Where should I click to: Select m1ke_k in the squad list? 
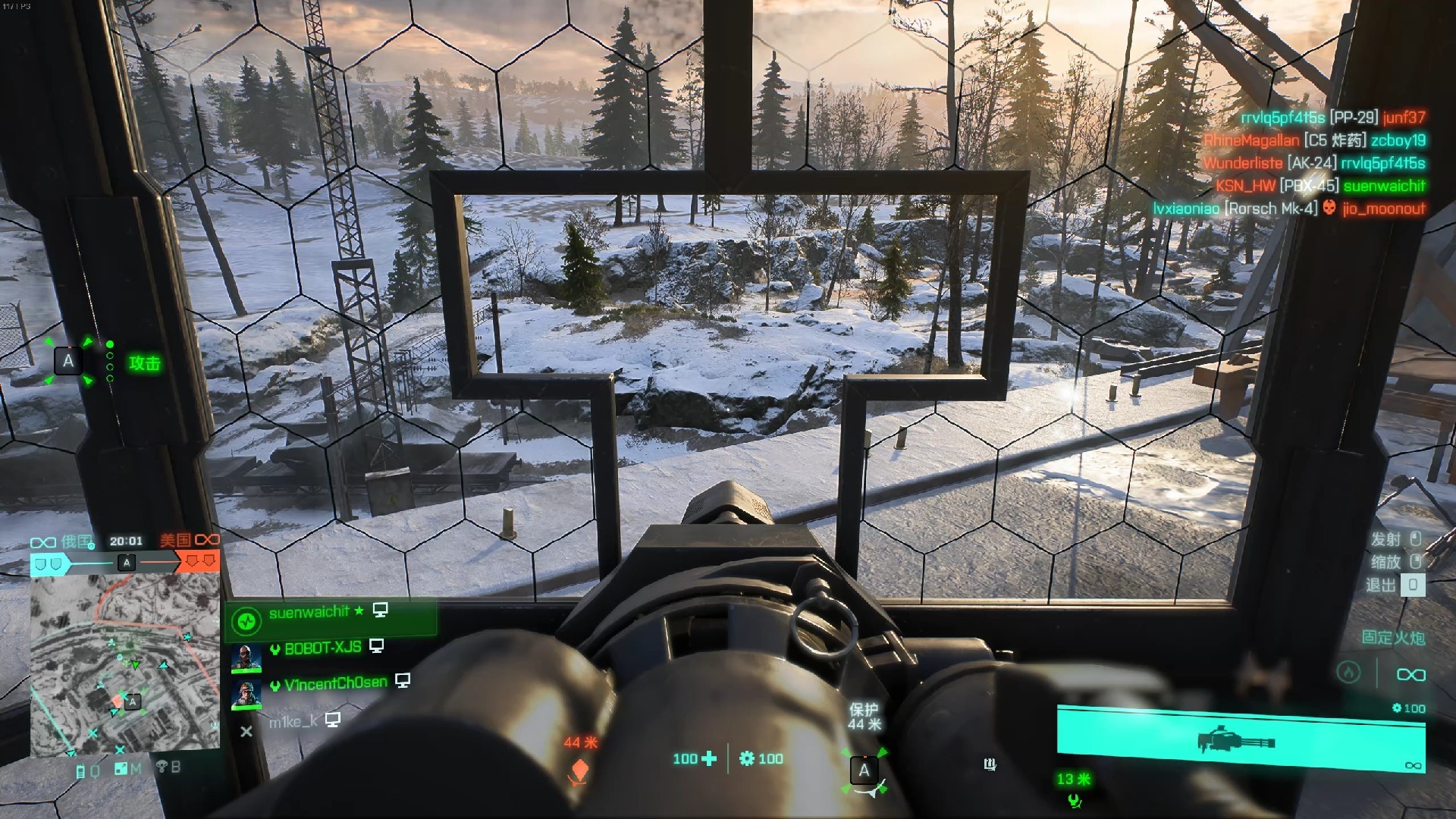(293, 722)
